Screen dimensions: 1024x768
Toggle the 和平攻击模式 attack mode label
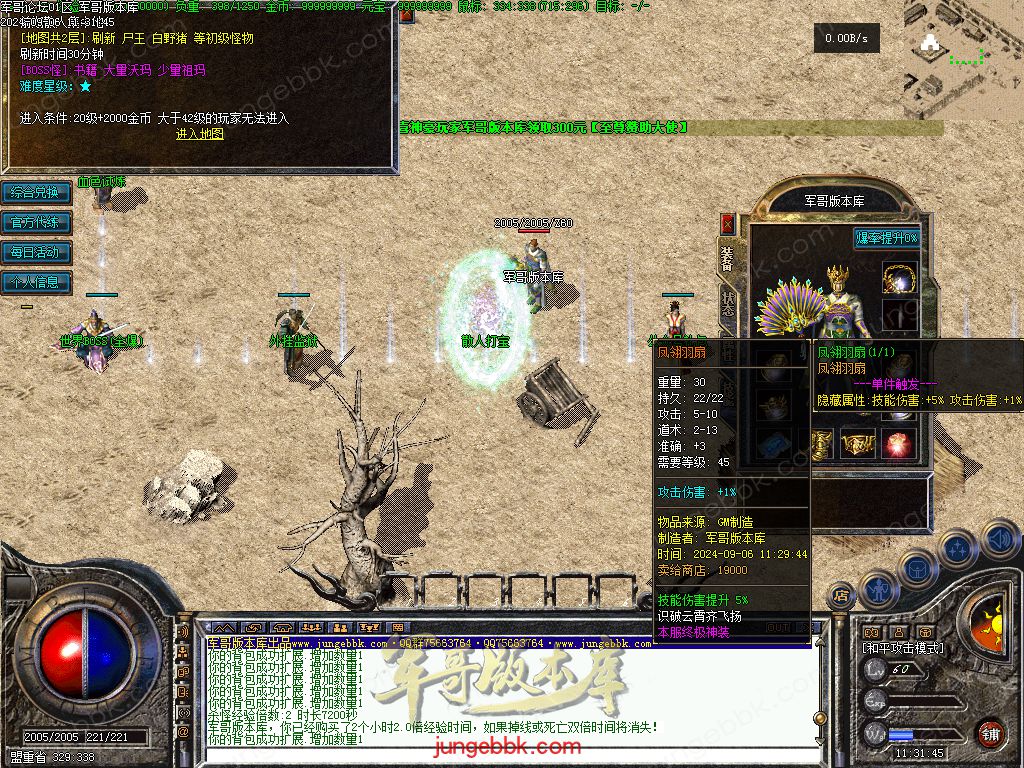pos(902,648)
